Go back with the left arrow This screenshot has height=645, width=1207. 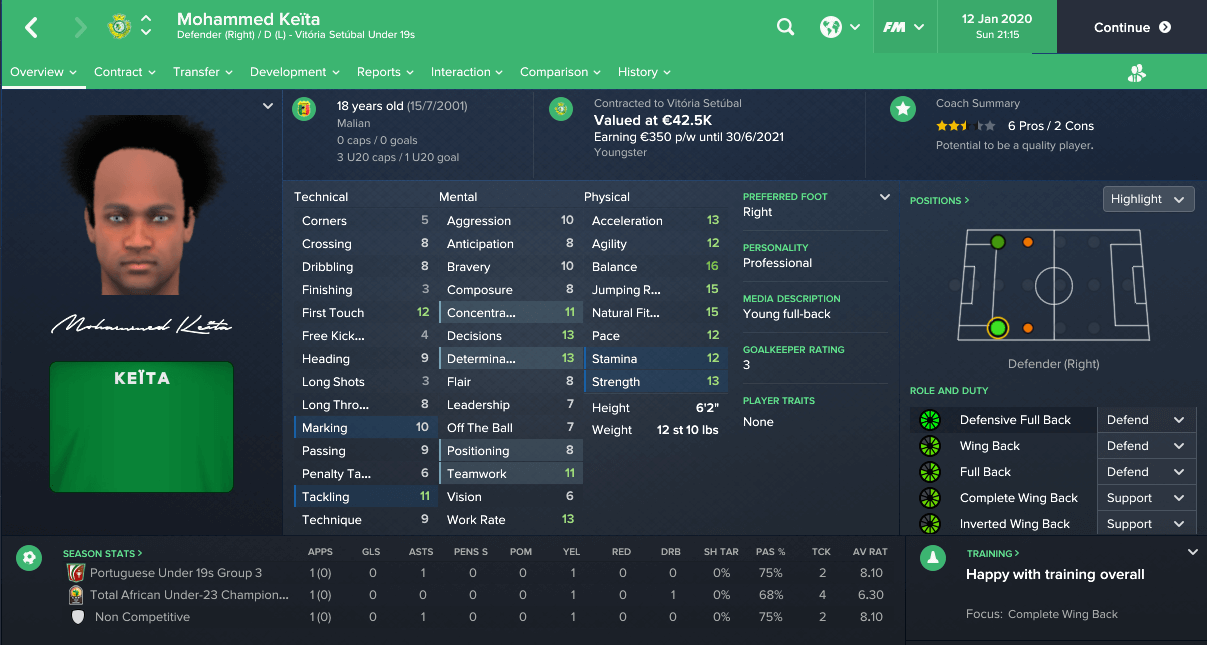32,28
